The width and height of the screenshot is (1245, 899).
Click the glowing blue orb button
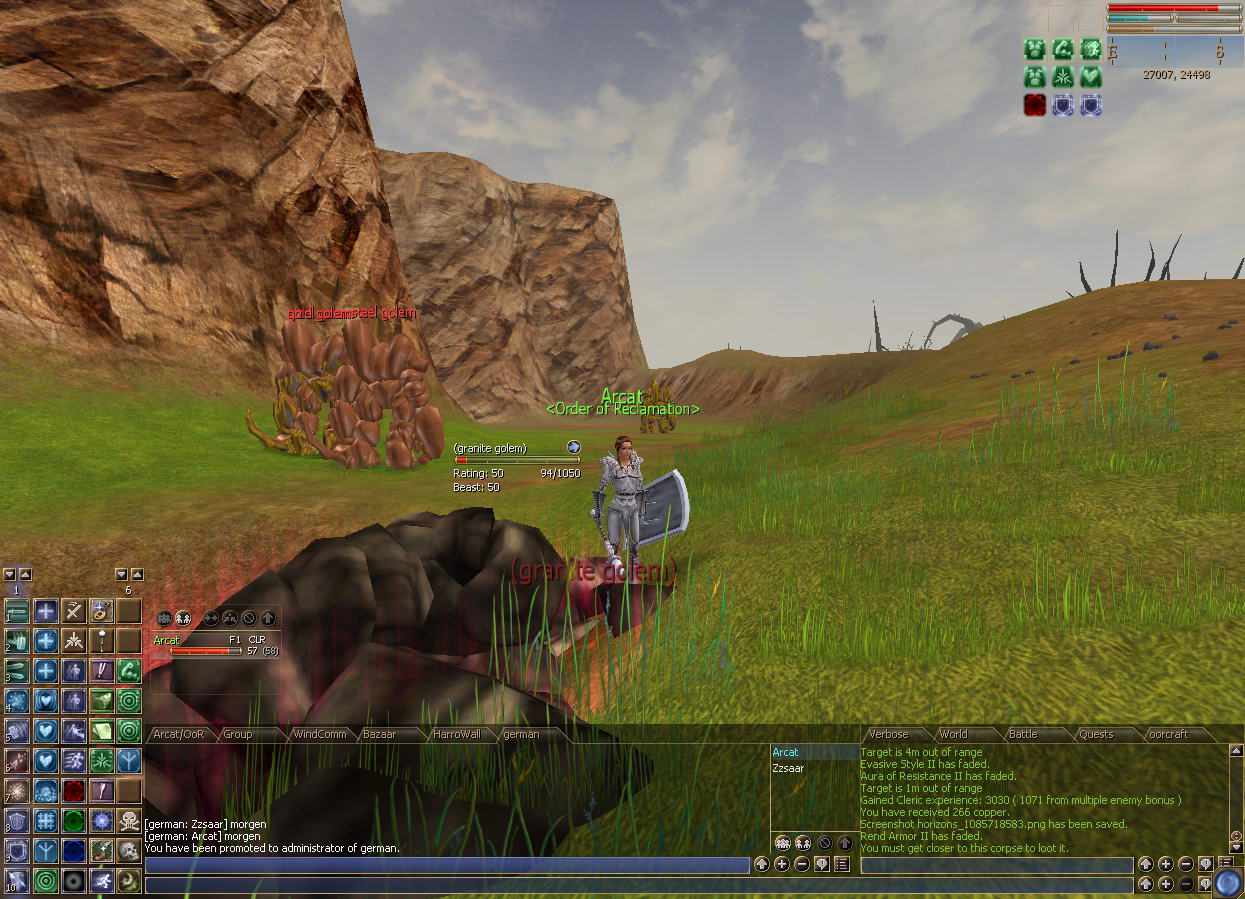click(1227, 883)
